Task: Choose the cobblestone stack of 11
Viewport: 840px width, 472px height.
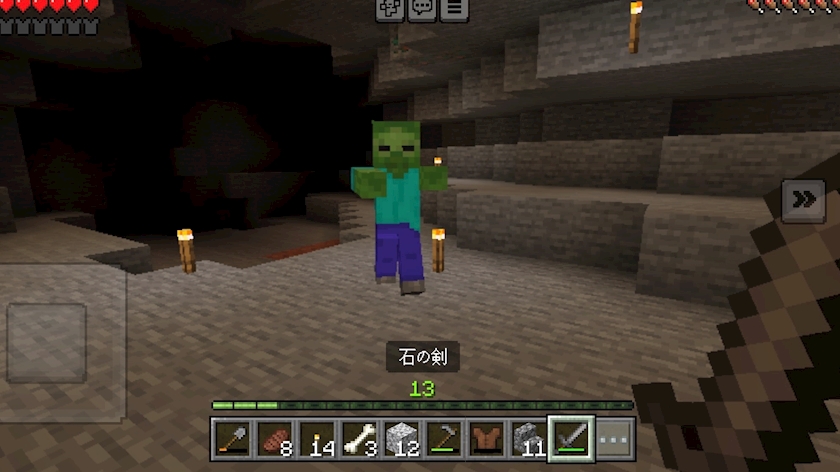Action: tap(528, 437)
